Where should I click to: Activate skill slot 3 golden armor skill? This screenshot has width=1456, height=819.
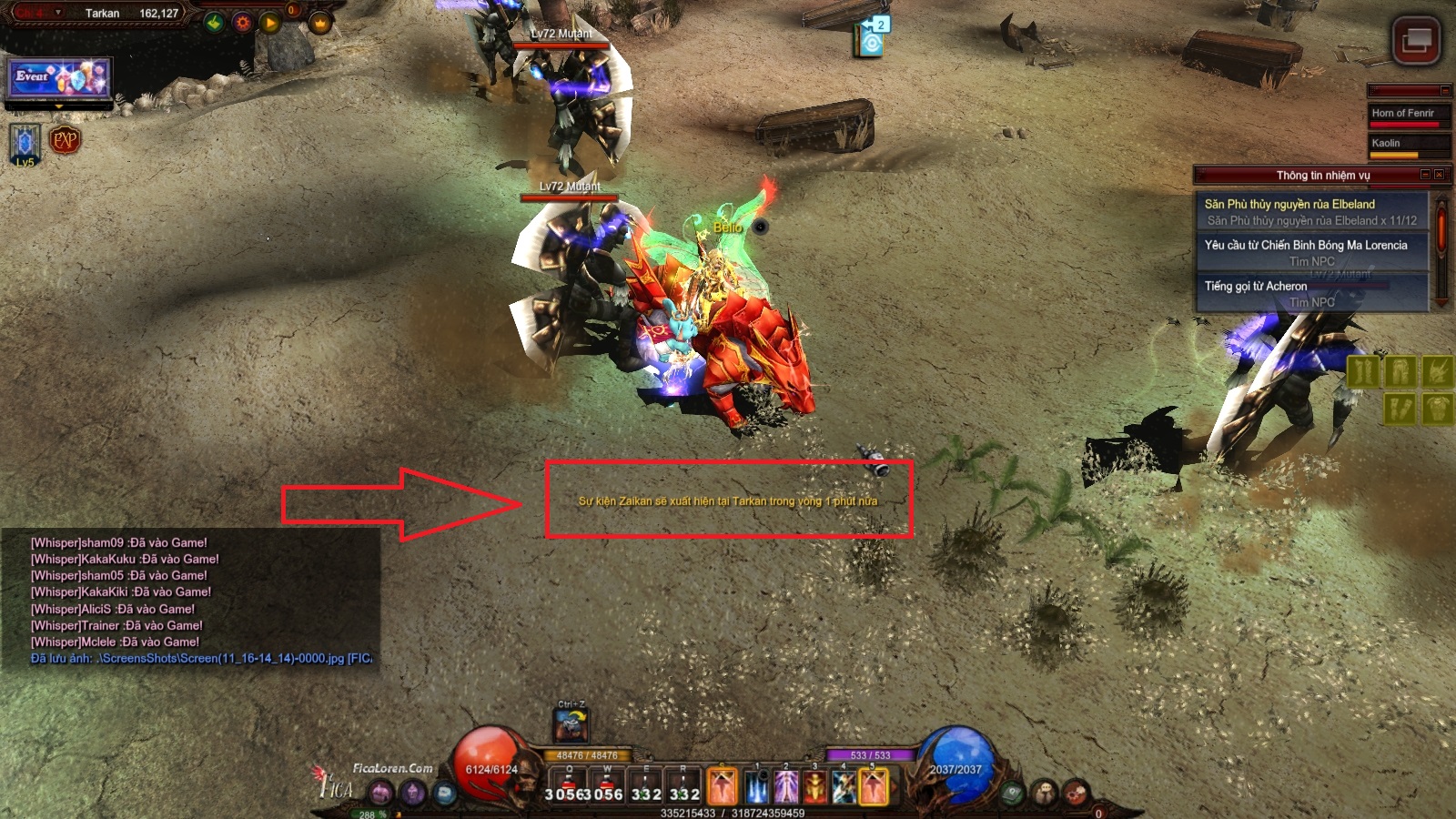814,786
